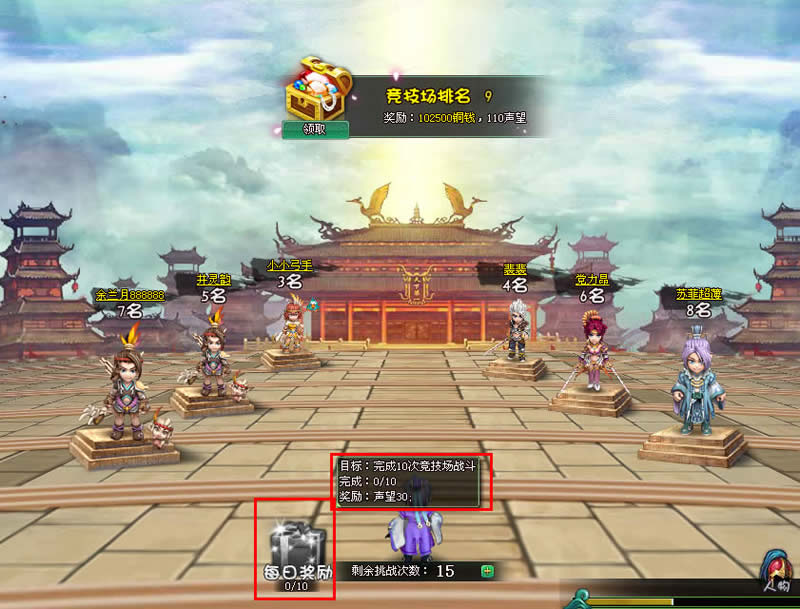
Task: Challenge the rank 4名 opponent
Action: coord(516,332)
